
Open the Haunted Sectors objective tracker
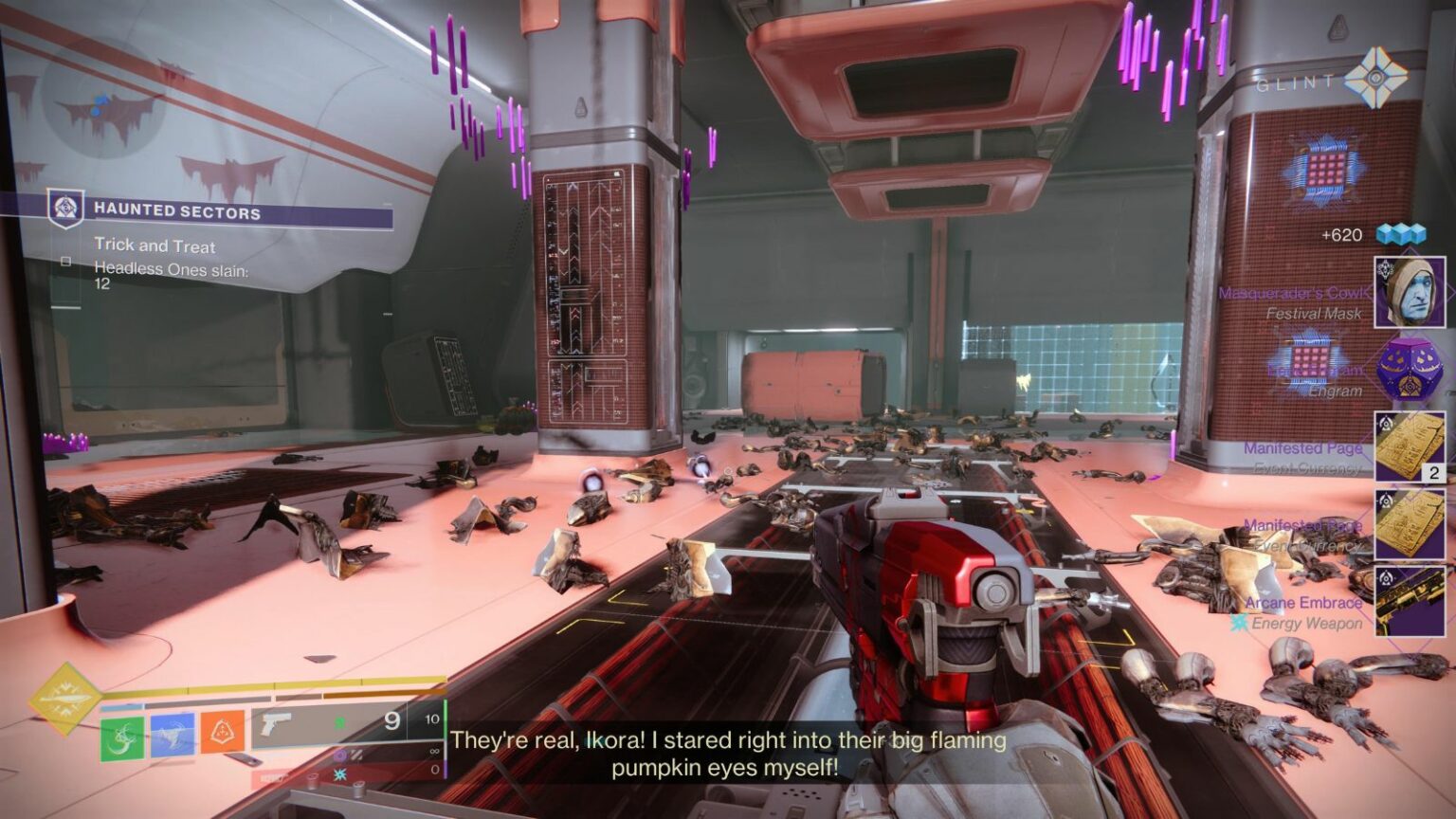point(176,211)
